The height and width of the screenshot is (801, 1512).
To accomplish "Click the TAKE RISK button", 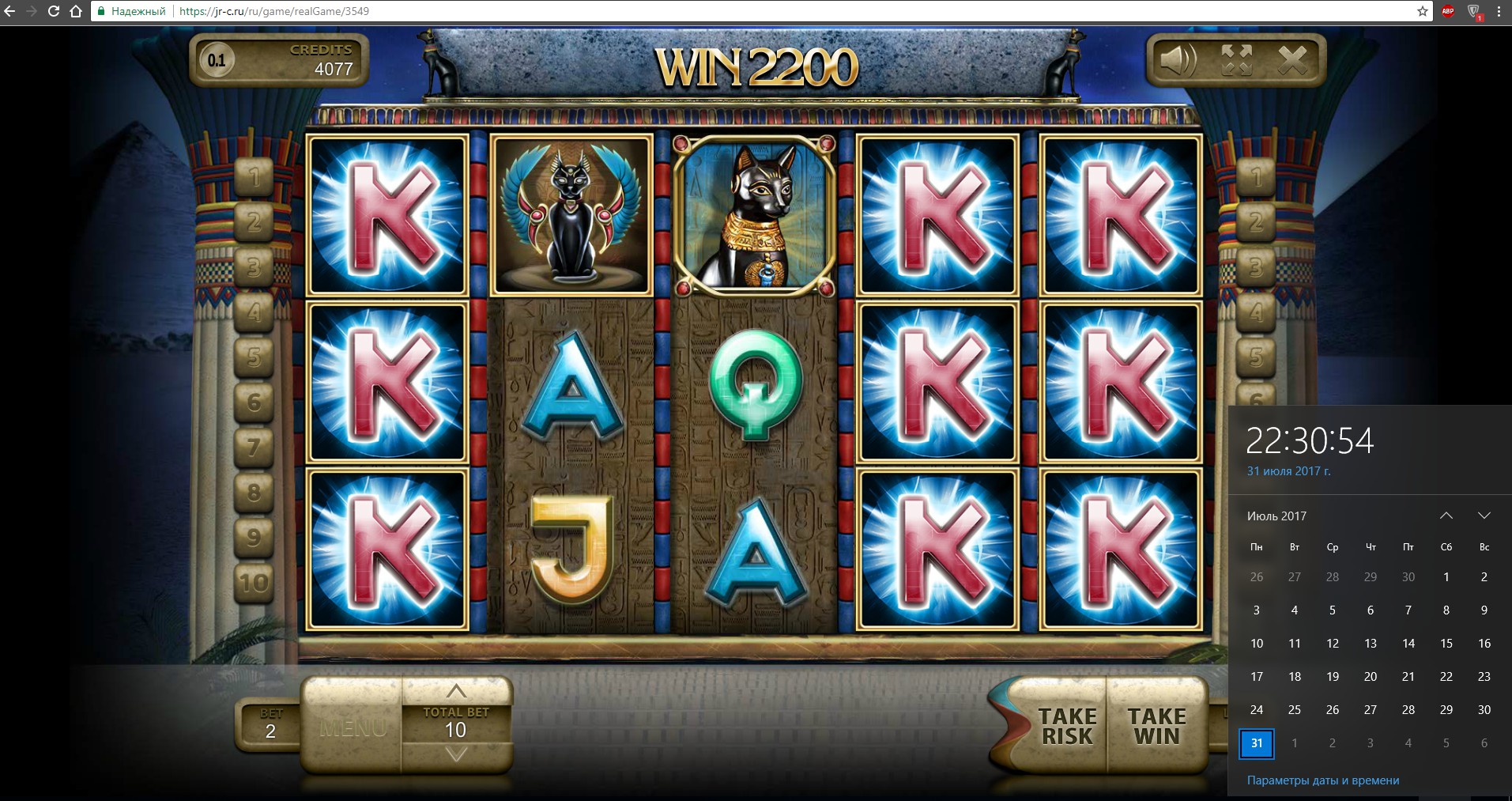I will 1066,726.
